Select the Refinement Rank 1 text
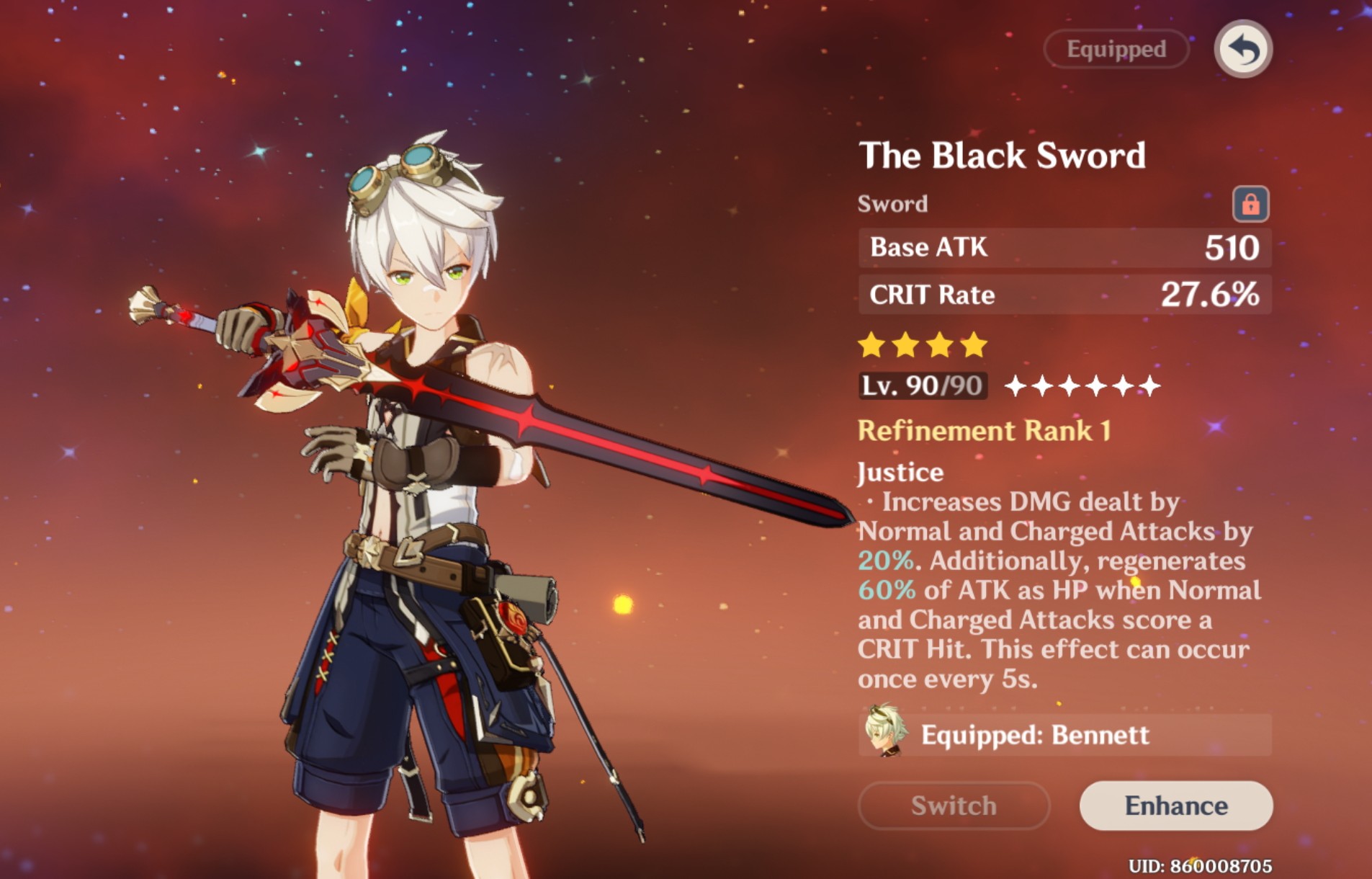The image size is (1372, 879). click(985, 431)
